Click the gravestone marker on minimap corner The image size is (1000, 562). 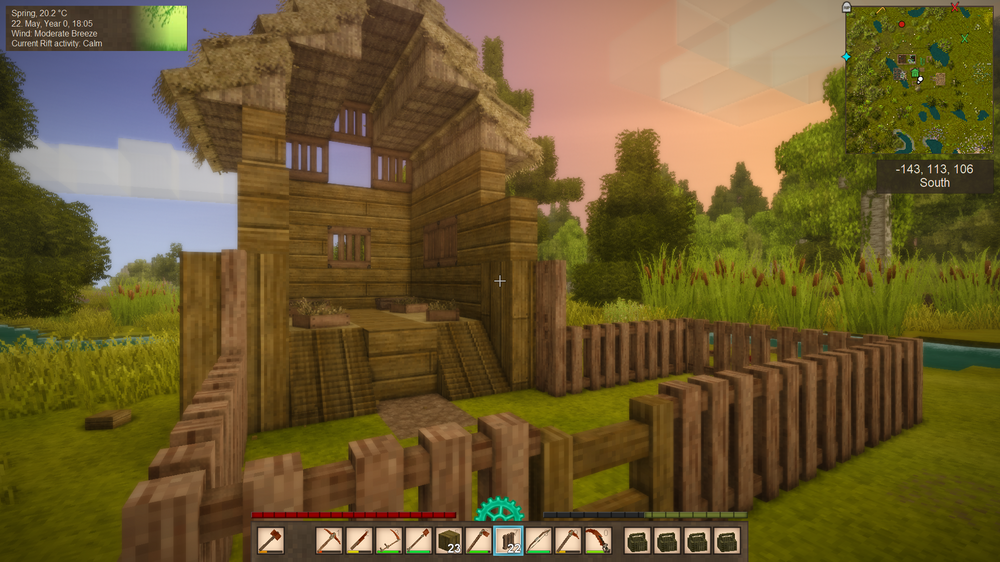pos(848,6)
